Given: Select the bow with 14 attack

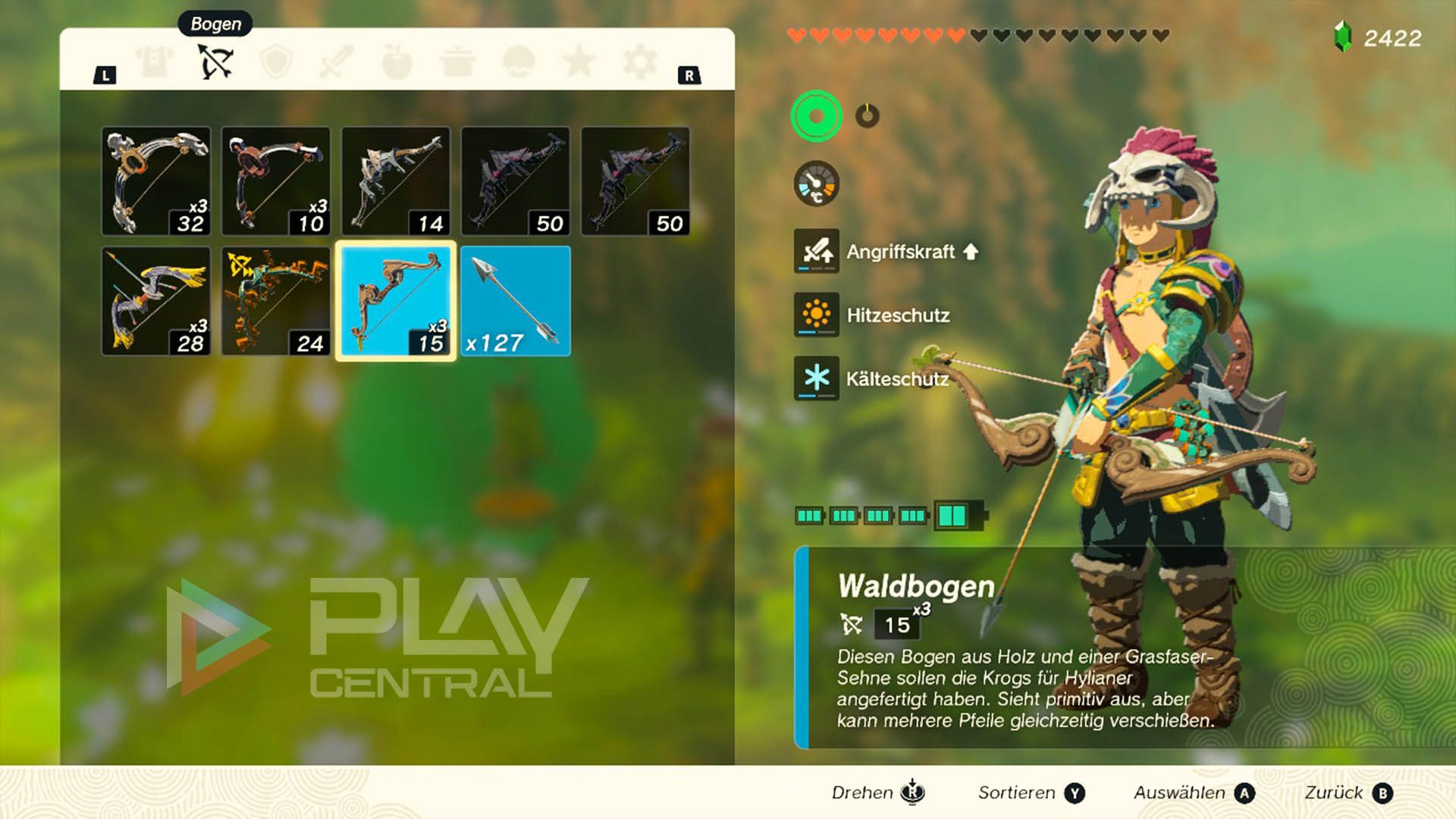Looking at the screenshot, I should [x=395, y=181].
